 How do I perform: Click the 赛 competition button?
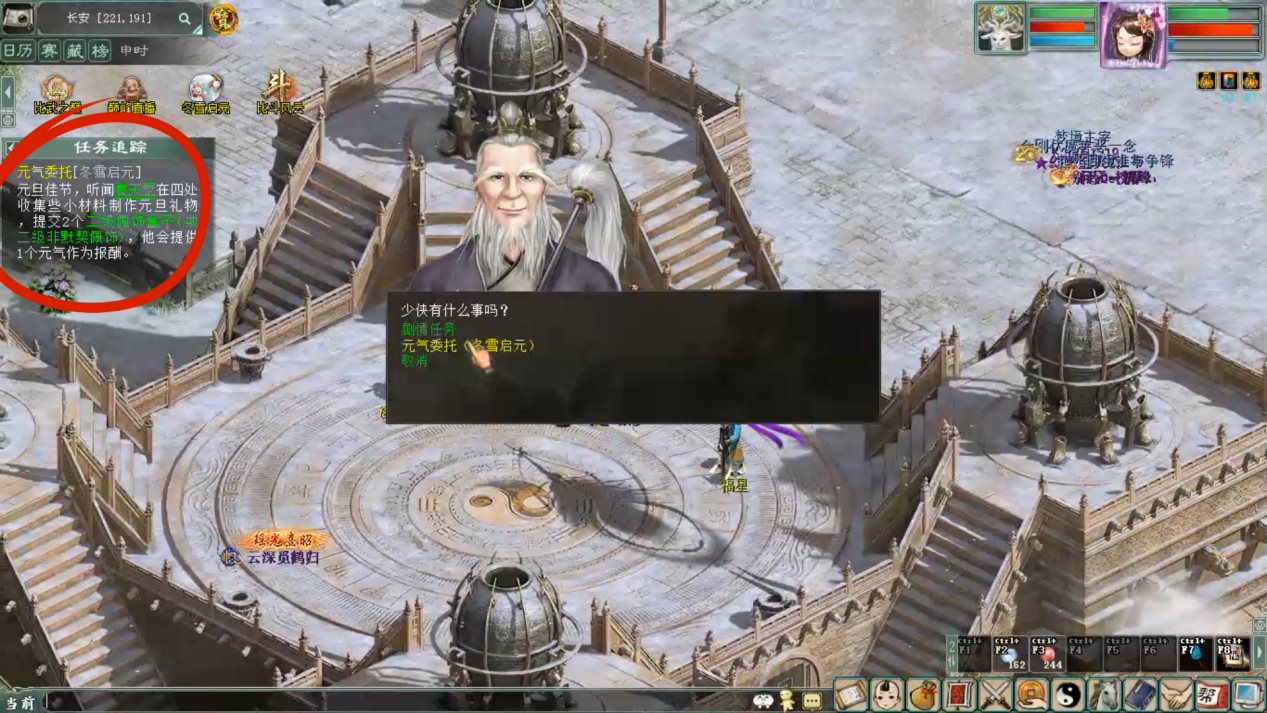(x=48, y=50)
